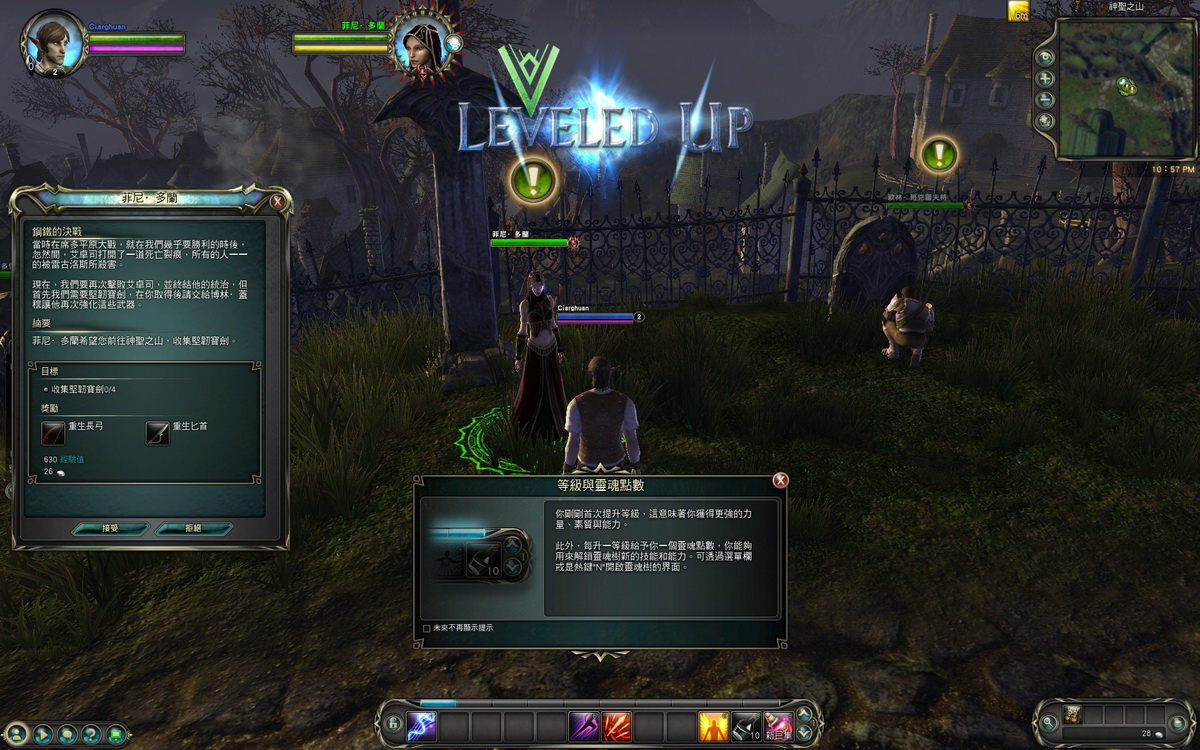Viewport: 1200px width, 750px height.
Task: Use the black bottle item with count 10
Action: click(746, 725)
